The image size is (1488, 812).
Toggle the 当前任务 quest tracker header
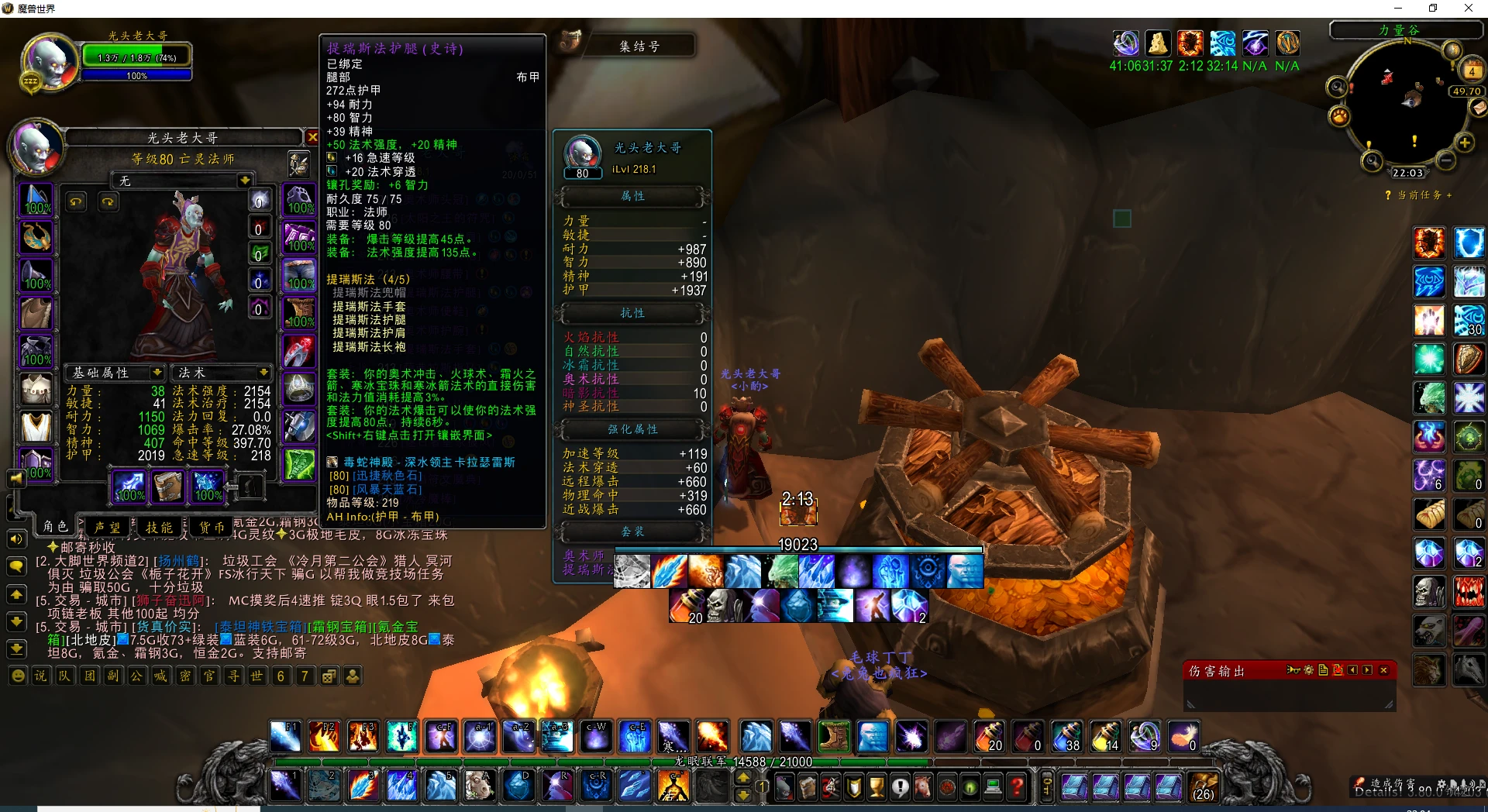[x=1418, y=195]
